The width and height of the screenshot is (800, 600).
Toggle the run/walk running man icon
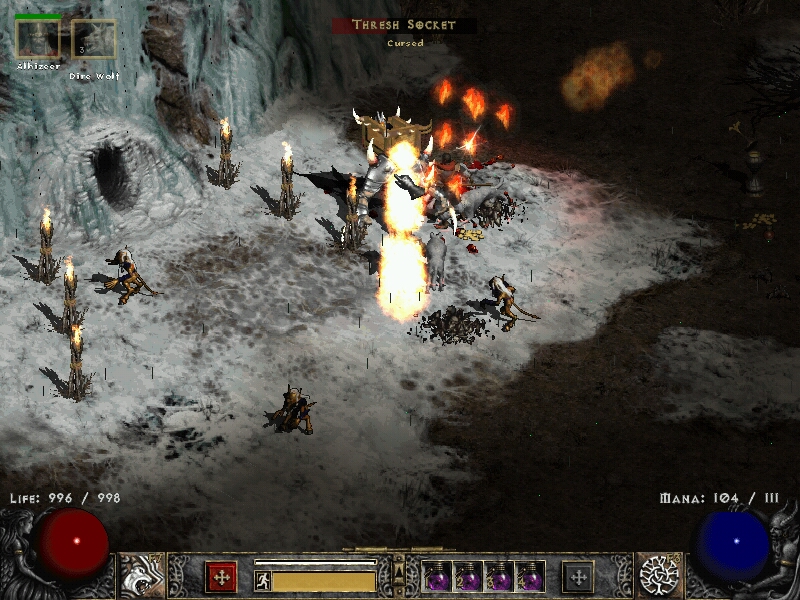[263, 580]
